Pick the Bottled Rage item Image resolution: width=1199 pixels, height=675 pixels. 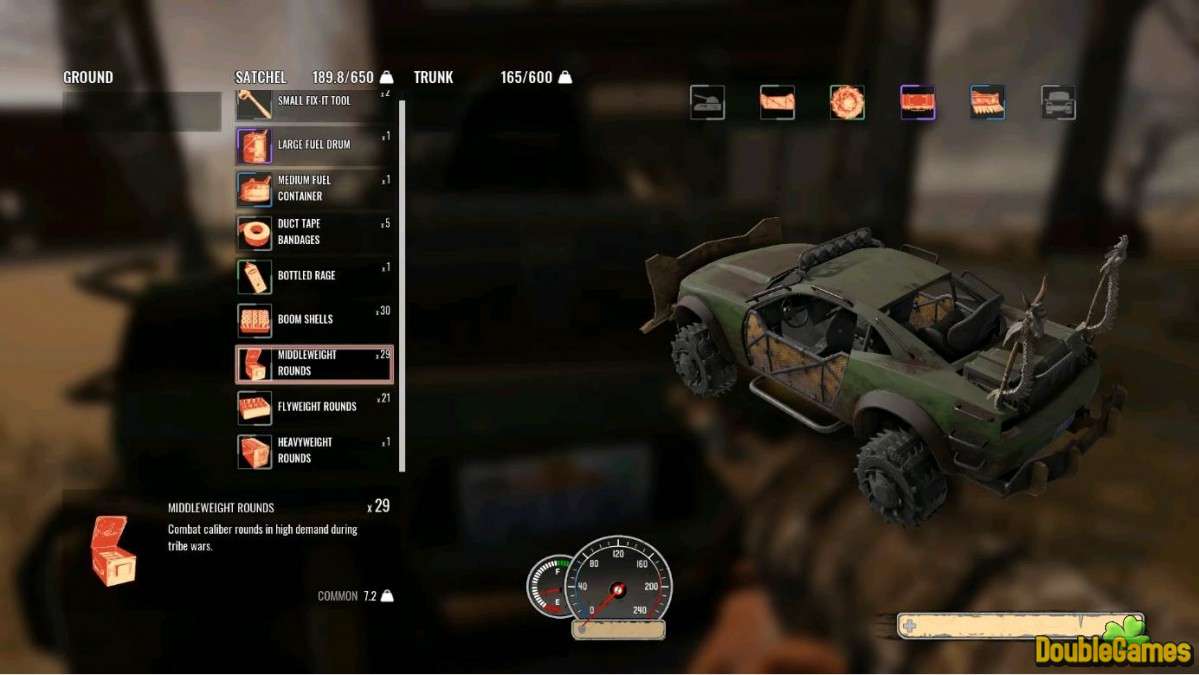point(312,276)
